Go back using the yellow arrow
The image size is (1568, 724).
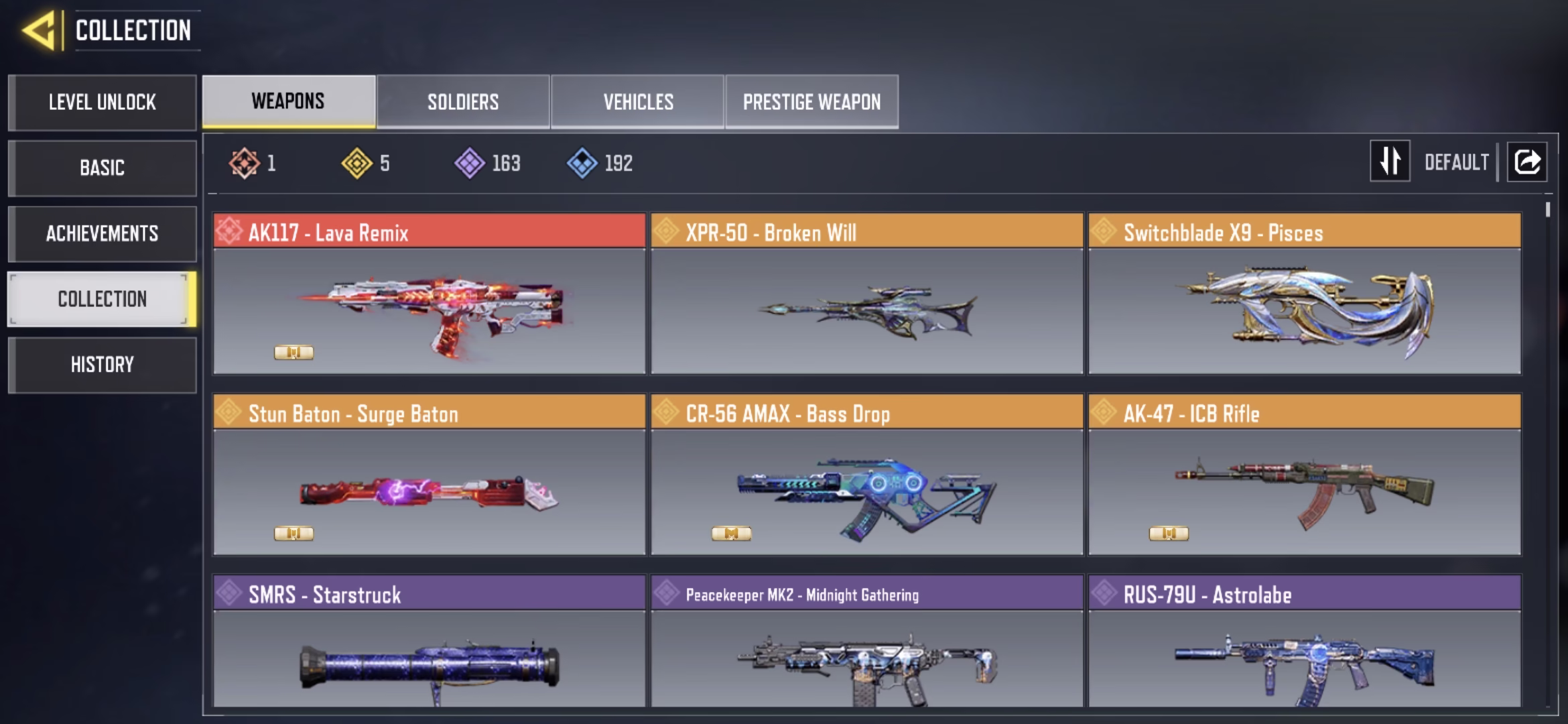[x=39, y=31]
